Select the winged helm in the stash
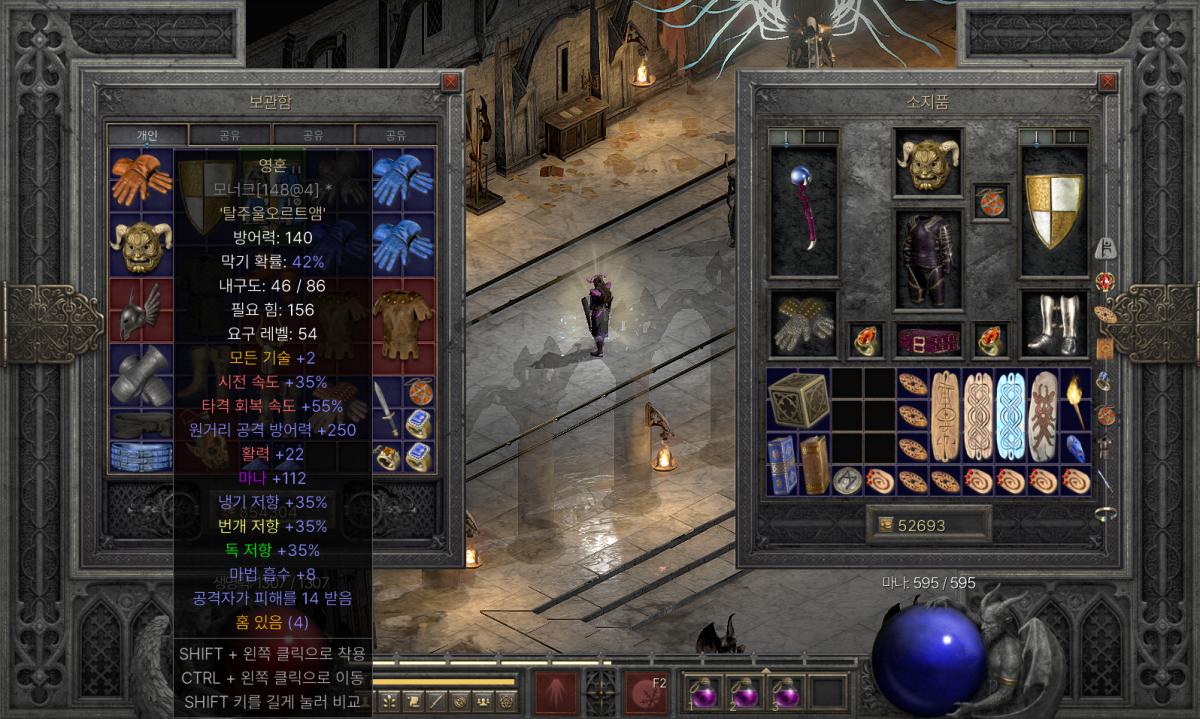Viewport: 1200px width, 719px height. (x=141, y=310)
